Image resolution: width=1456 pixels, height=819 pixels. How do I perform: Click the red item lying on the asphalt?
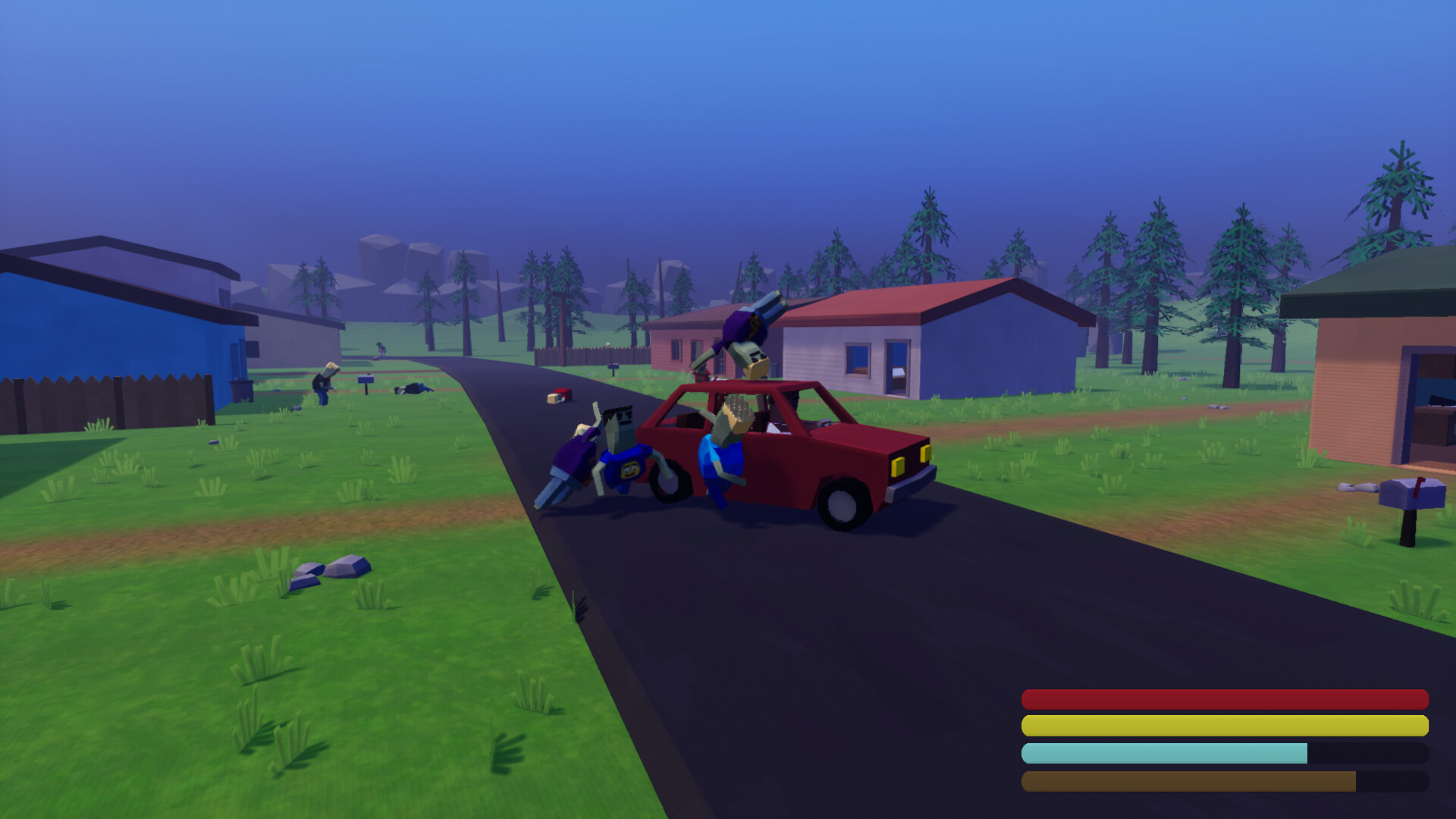pyautogui.click(x=563, y=393)
